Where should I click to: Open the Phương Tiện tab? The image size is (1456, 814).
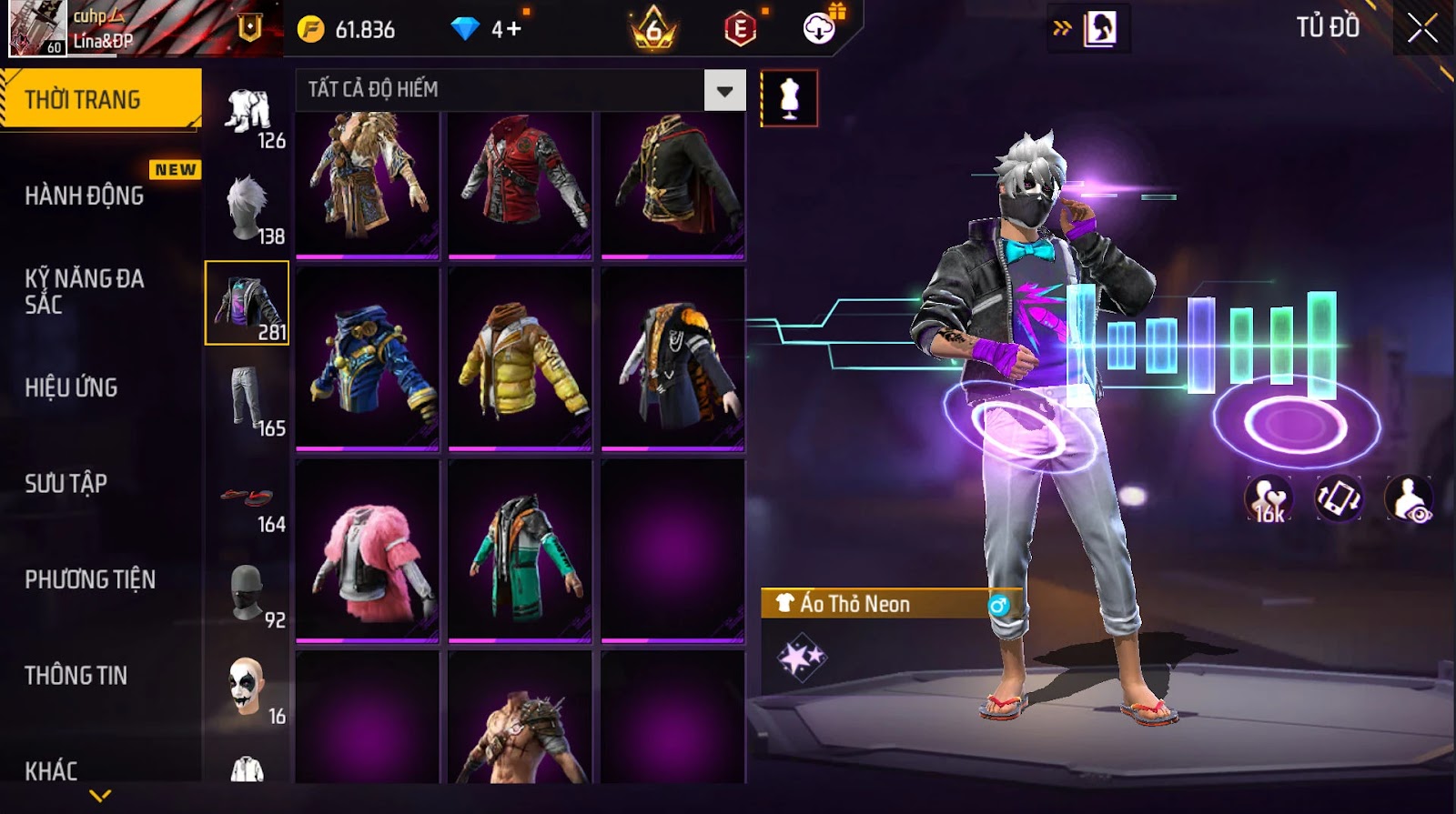tap(90, 579)
